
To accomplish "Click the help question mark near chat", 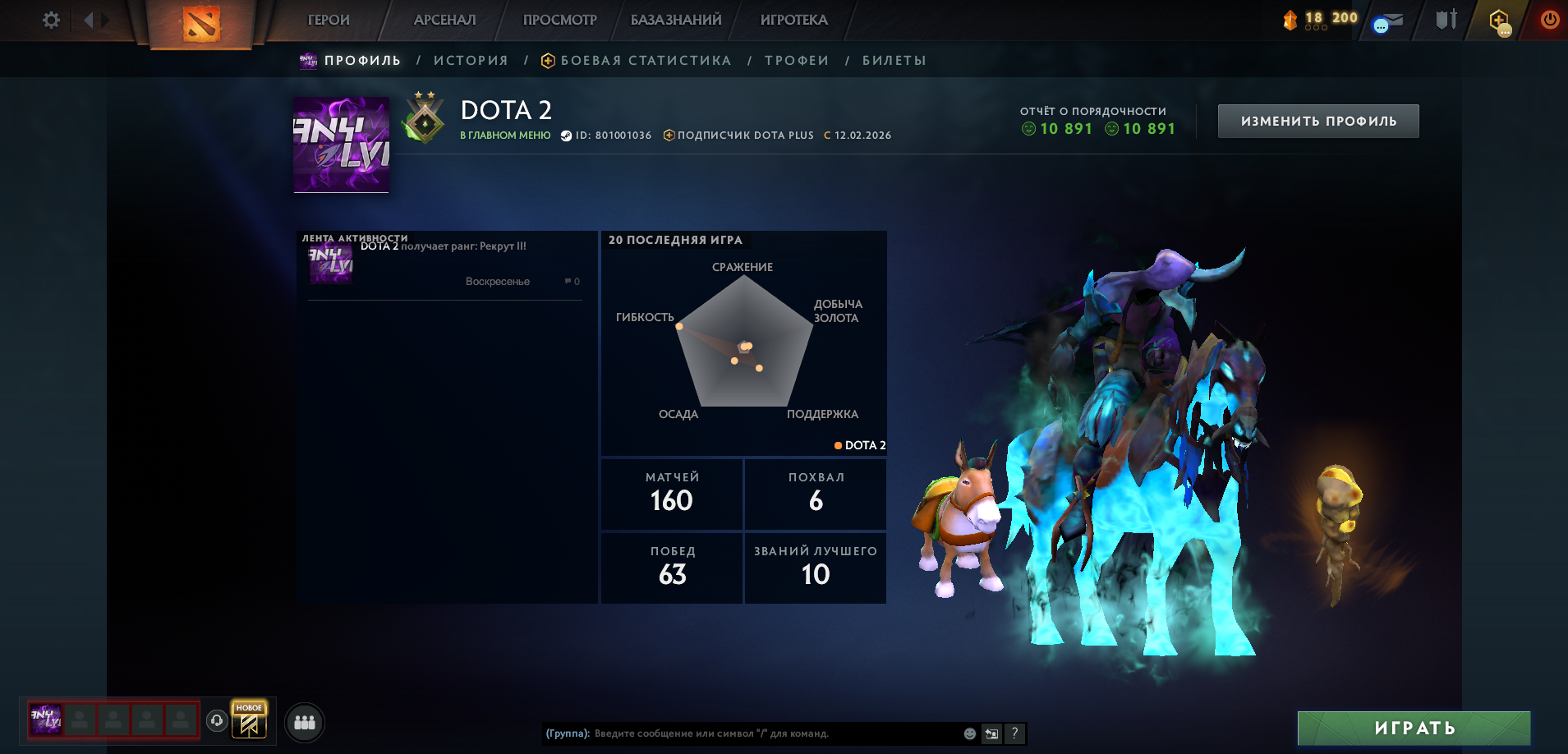I will click(1015, 733).
